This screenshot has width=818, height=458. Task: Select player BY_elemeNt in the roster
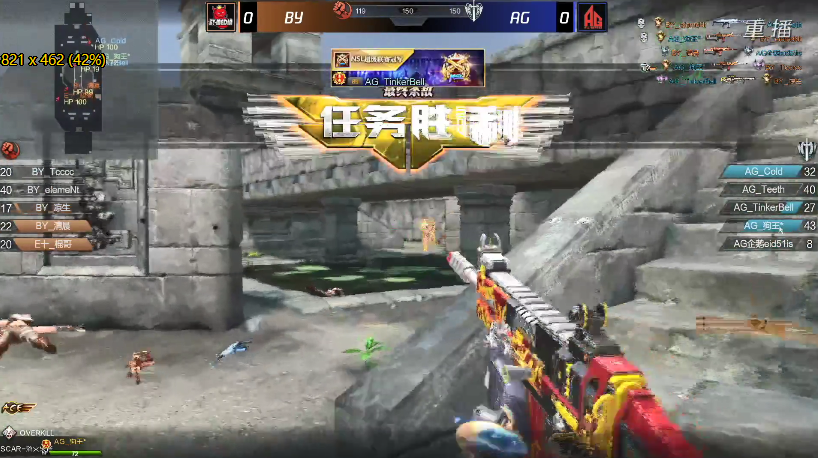coord(55,189)
